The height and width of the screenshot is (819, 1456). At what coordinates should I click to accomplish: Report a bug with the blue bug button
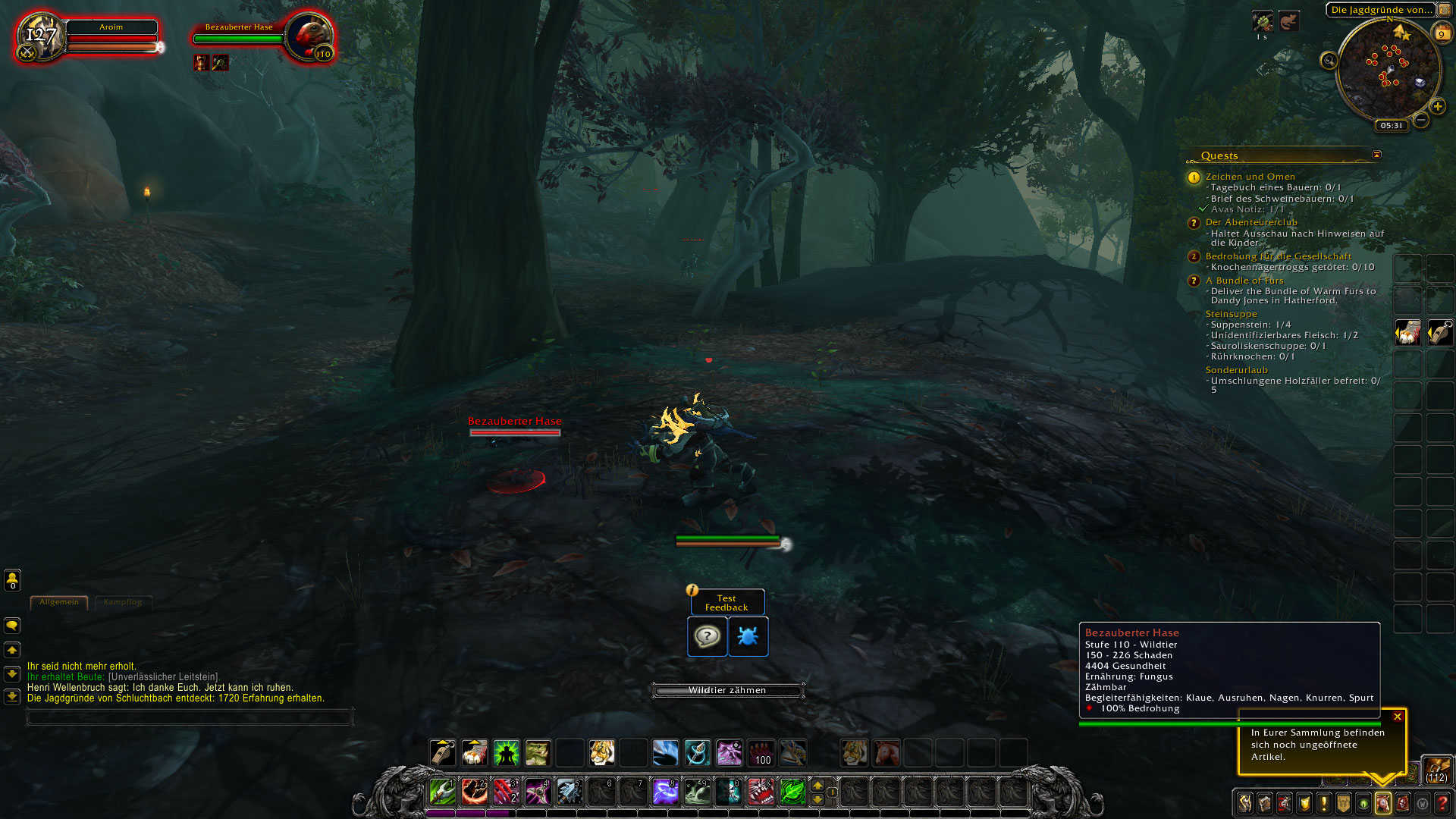(x=748, y=636)
